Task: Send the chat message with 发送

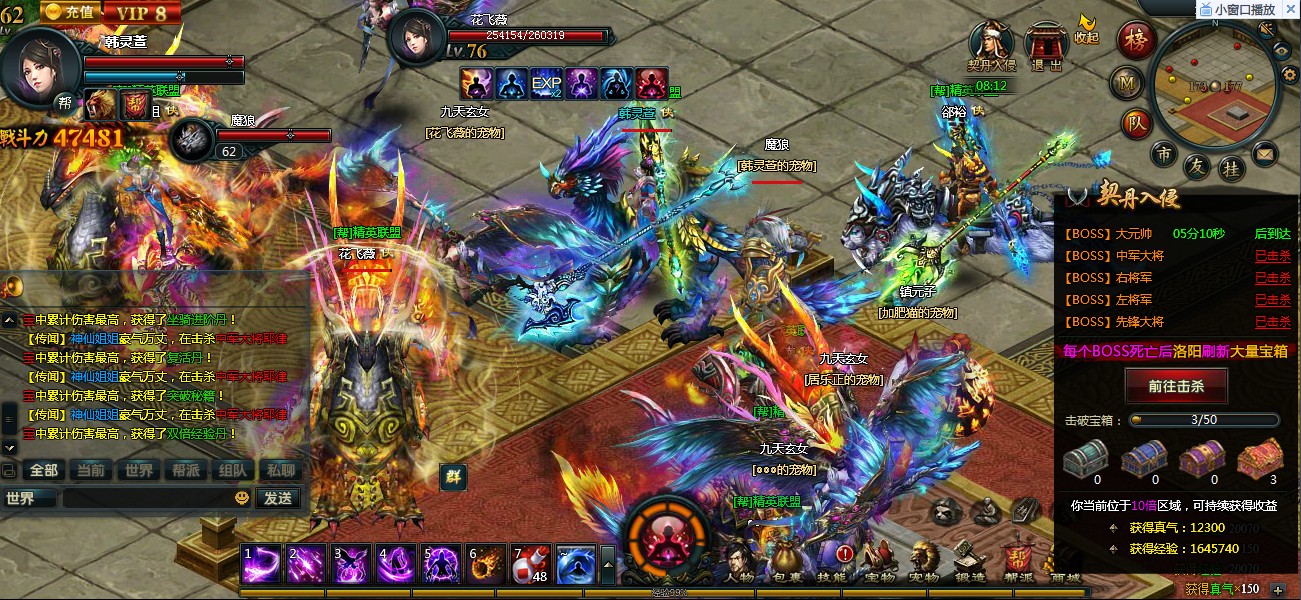Action: pyautogui.click(x=277, y=498)
